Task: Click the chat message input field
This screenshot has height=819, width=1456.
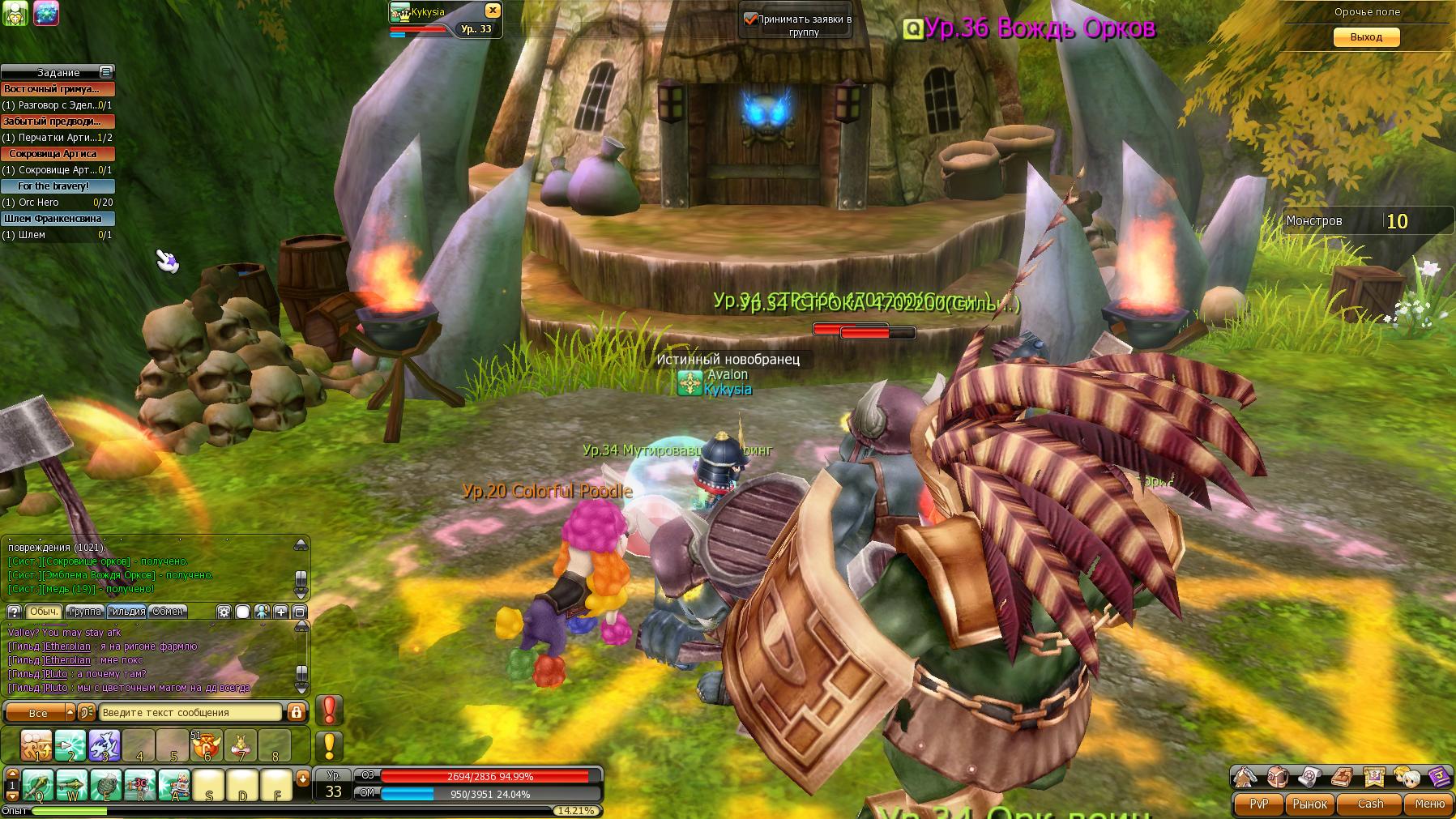Action: tap(190, 713)
